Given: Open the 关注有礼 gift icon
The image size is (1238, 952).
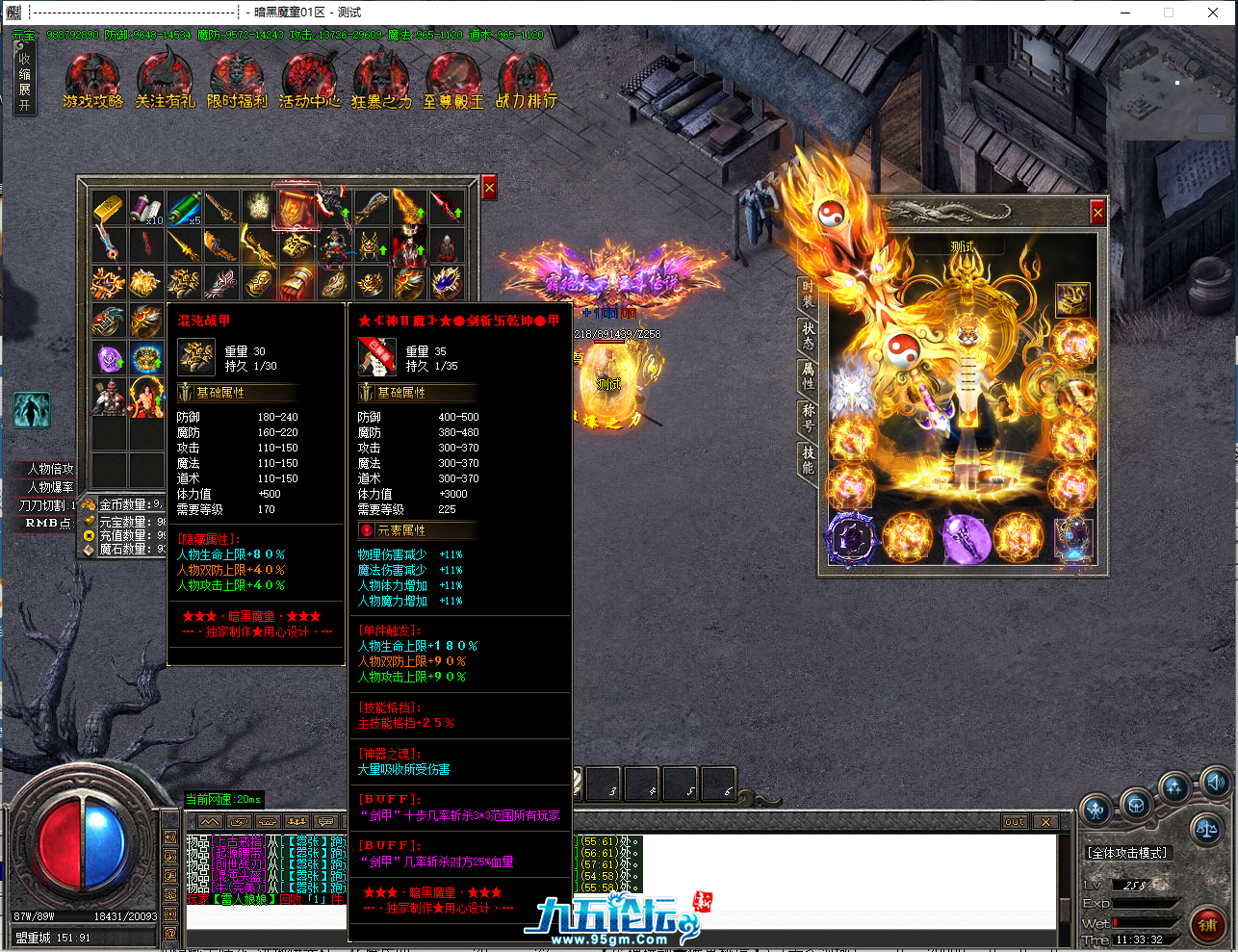Looking at the screenshot, I should (x=165, y=81).
